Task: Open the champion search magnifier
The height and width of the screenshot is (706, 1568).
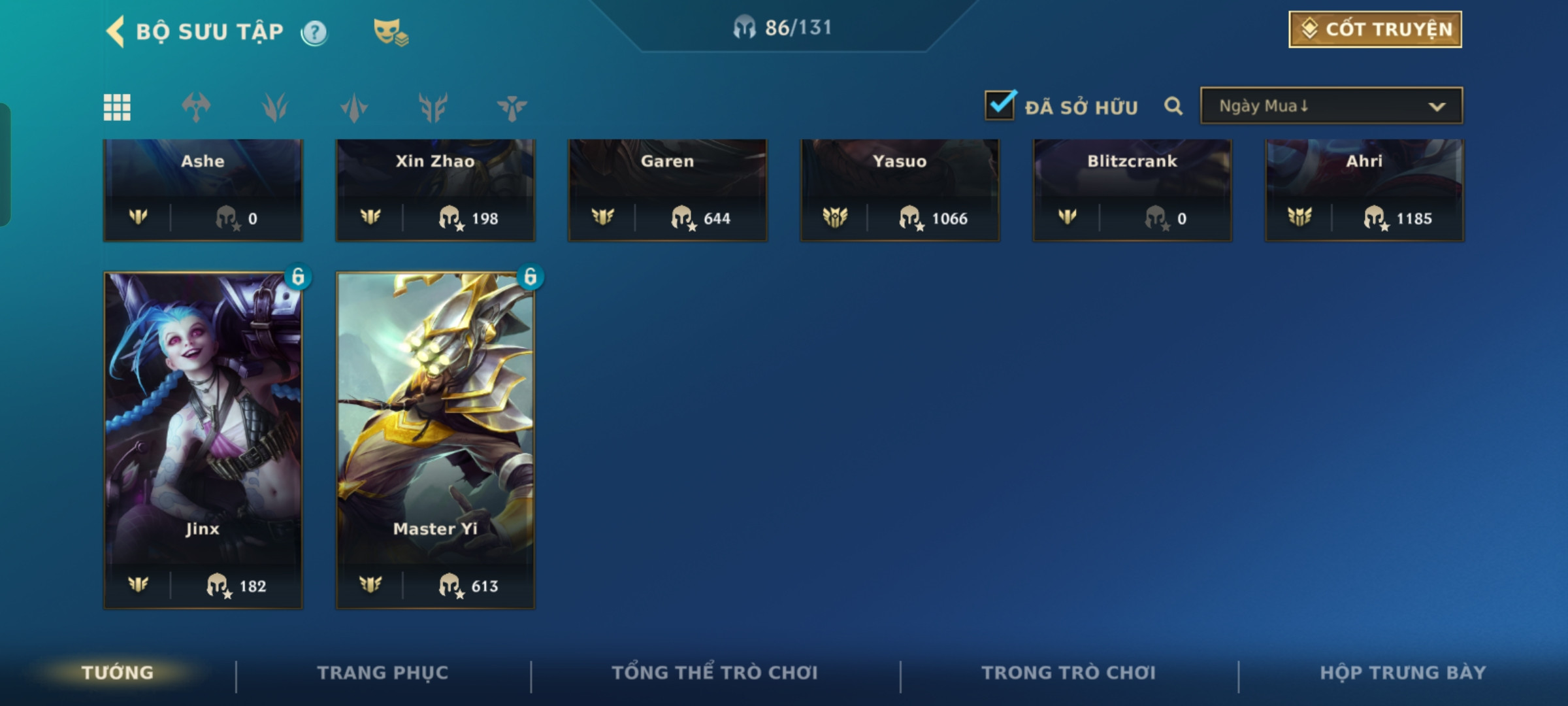Action: (x=1173, y=106)
